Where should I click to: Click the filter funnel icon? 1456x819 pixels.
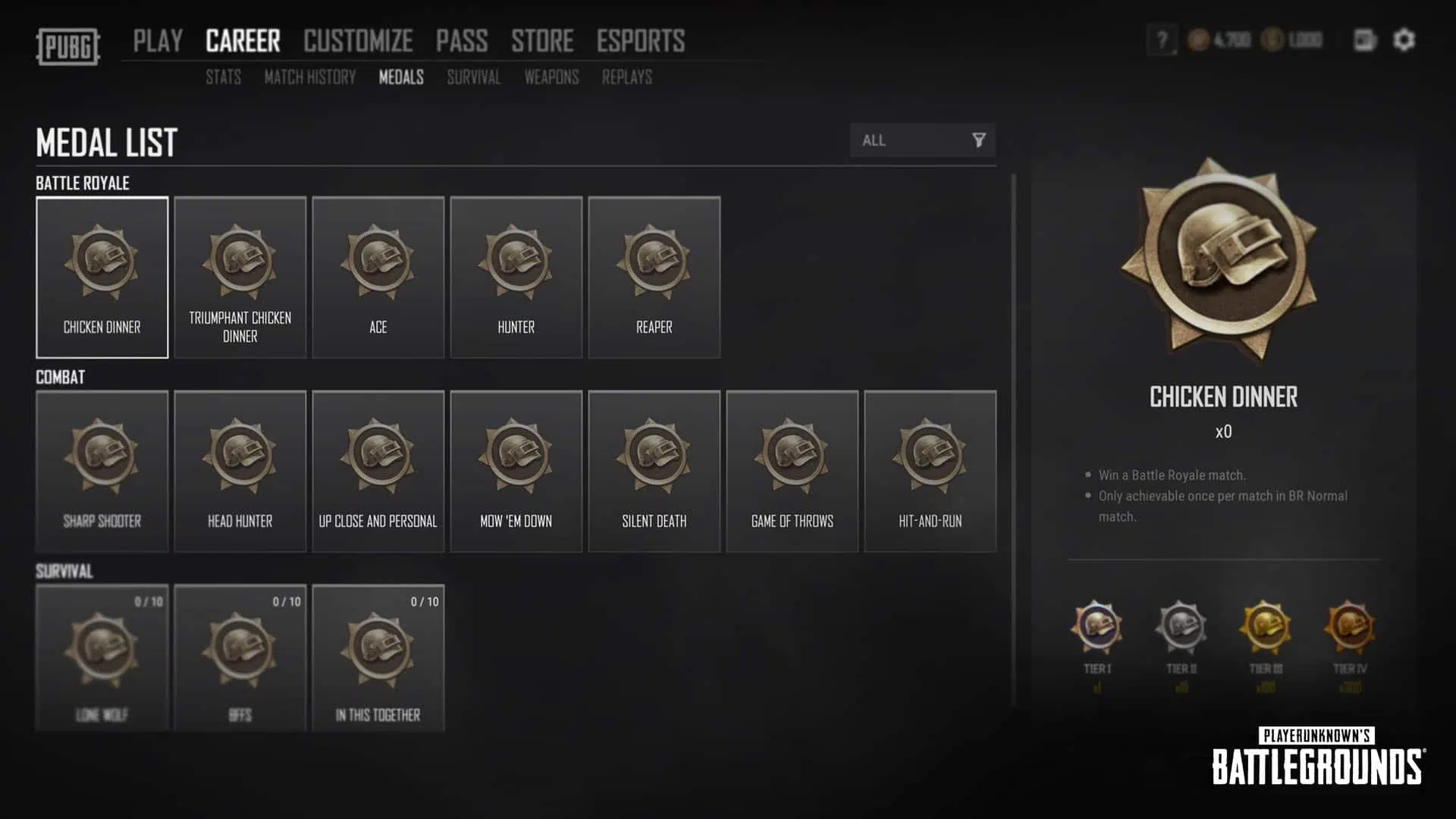(x=980, y=140)
